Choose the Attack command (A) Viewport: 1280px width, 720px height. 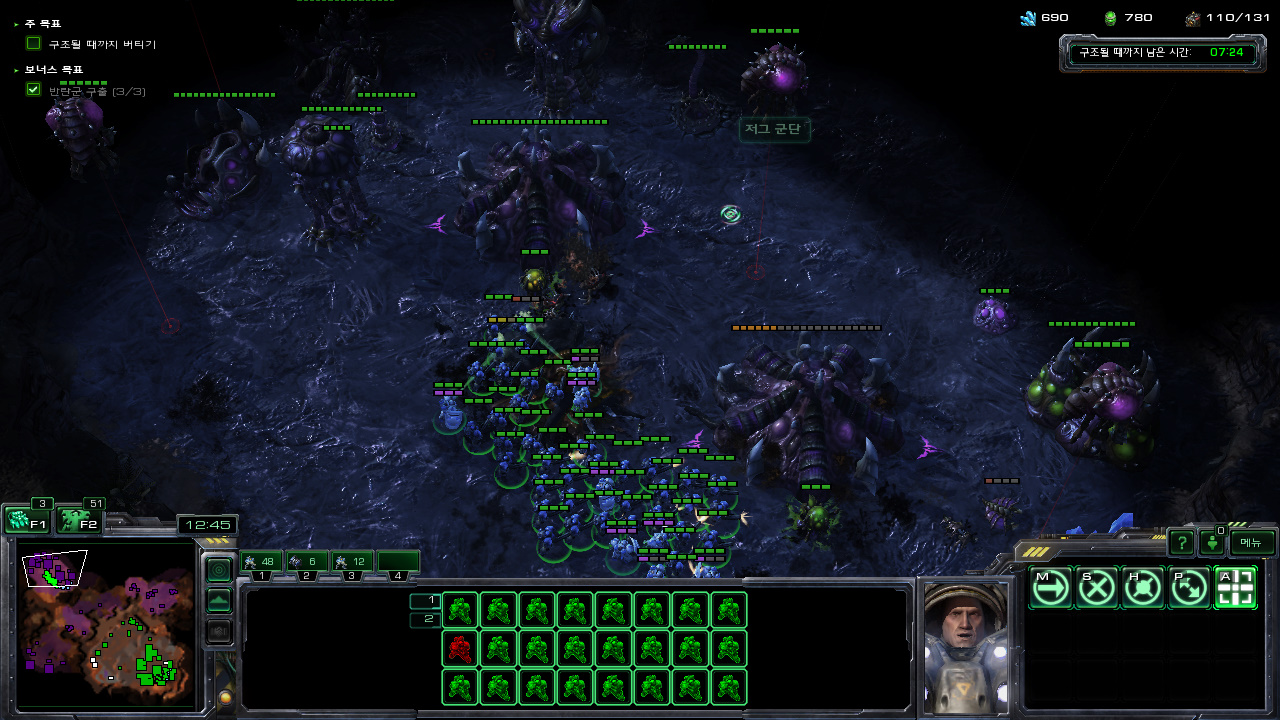pos(1235,588)
